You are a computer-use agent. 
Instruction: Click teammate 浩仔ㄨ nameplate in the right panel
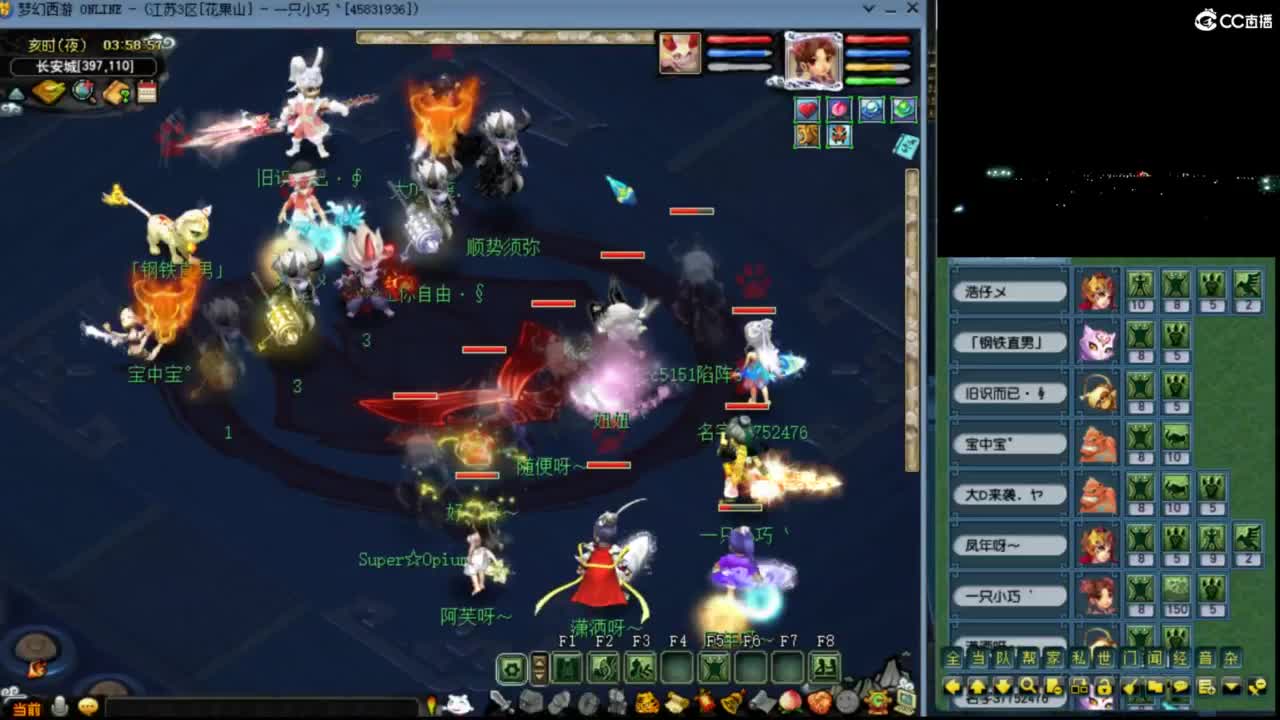pos(1008,290)
